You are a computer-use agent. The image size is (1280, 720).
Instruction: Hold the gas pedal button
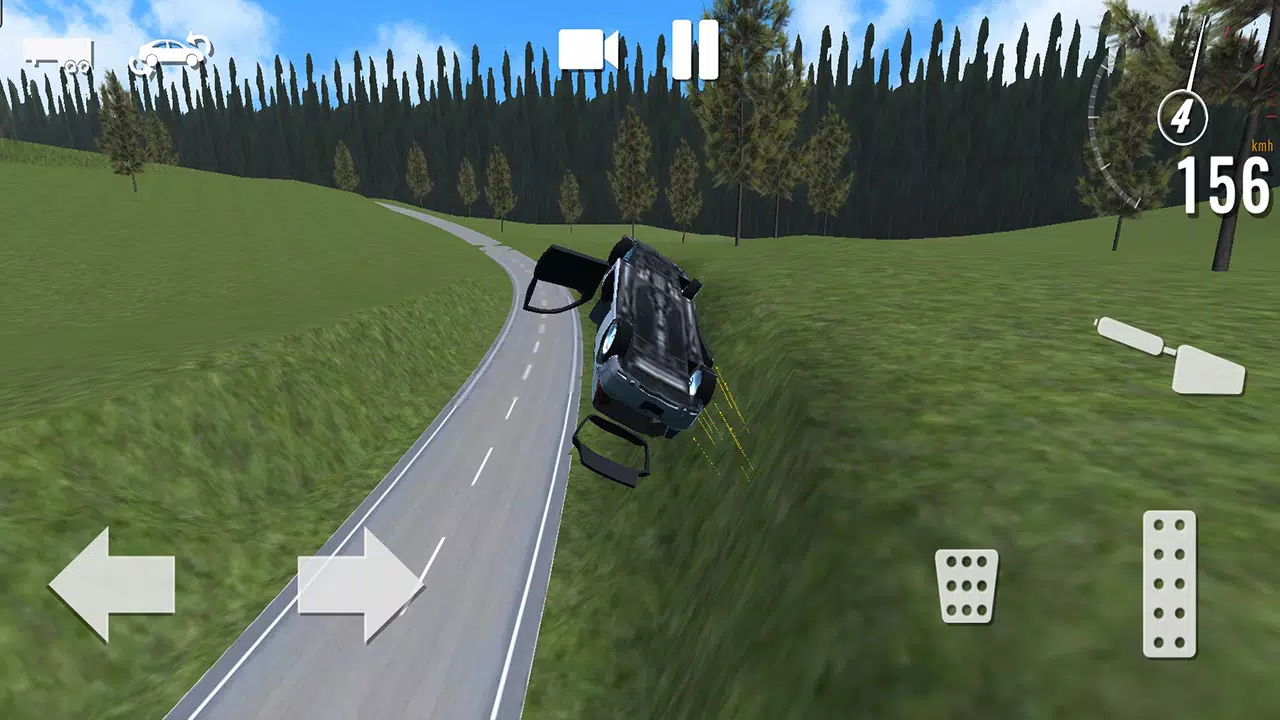pyautogui.click(x=1168, y=585)
